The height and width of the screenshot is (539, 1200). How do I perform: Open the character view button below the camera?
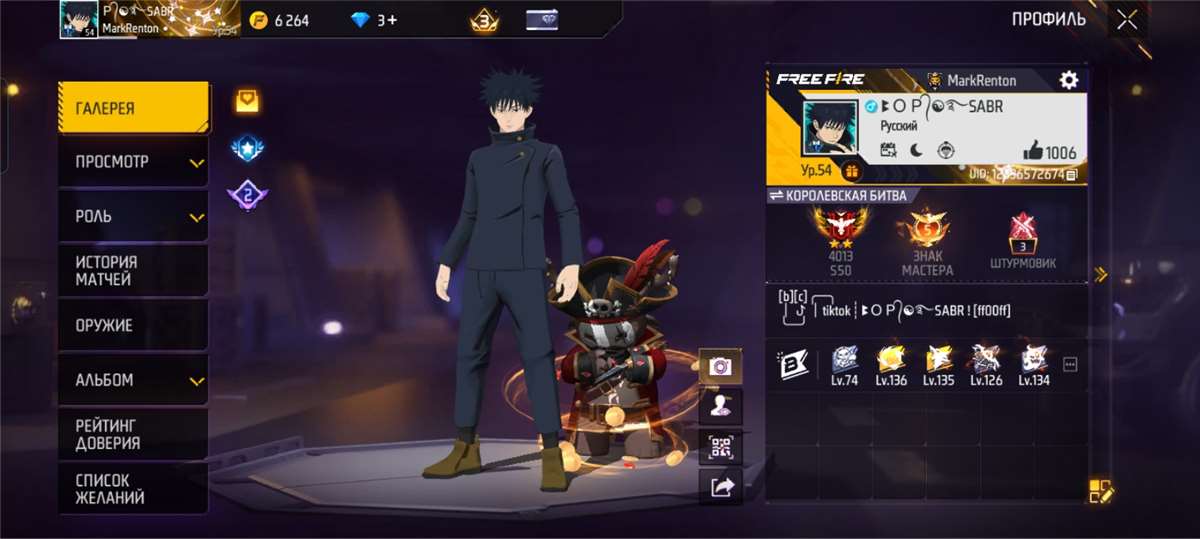720,406
